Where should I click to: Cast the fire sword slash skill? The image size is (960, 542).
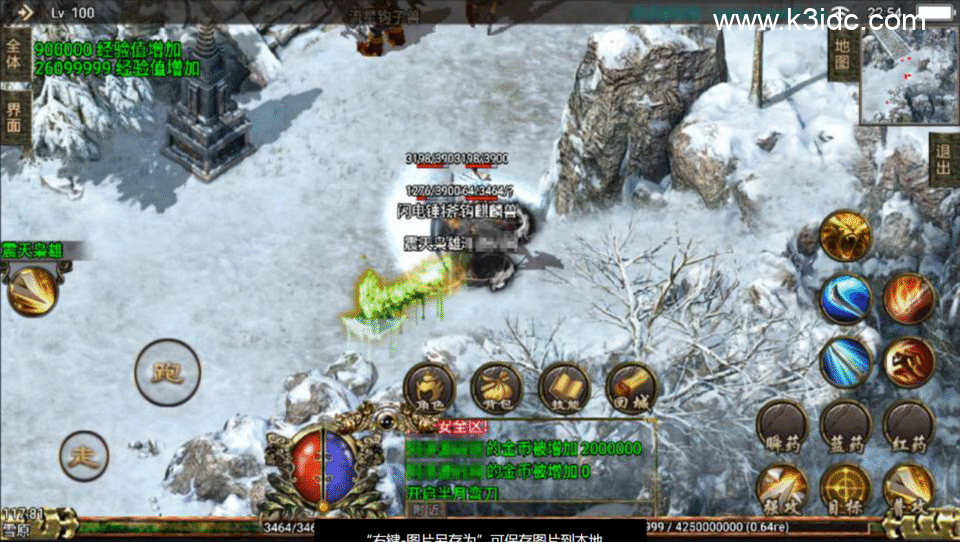click(908, 298)
